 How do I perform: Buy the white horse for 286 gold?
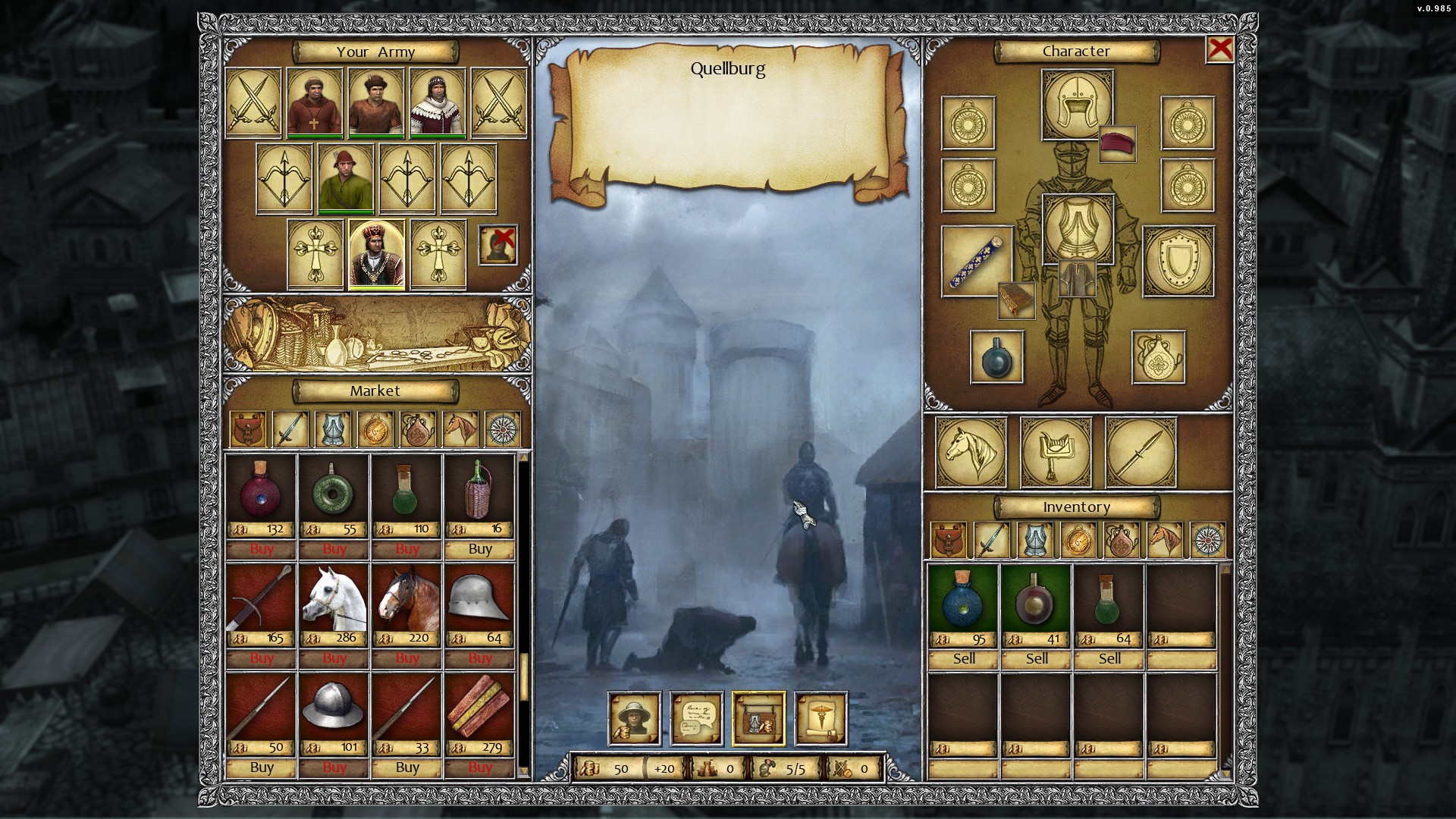click(x=333, y=658)
